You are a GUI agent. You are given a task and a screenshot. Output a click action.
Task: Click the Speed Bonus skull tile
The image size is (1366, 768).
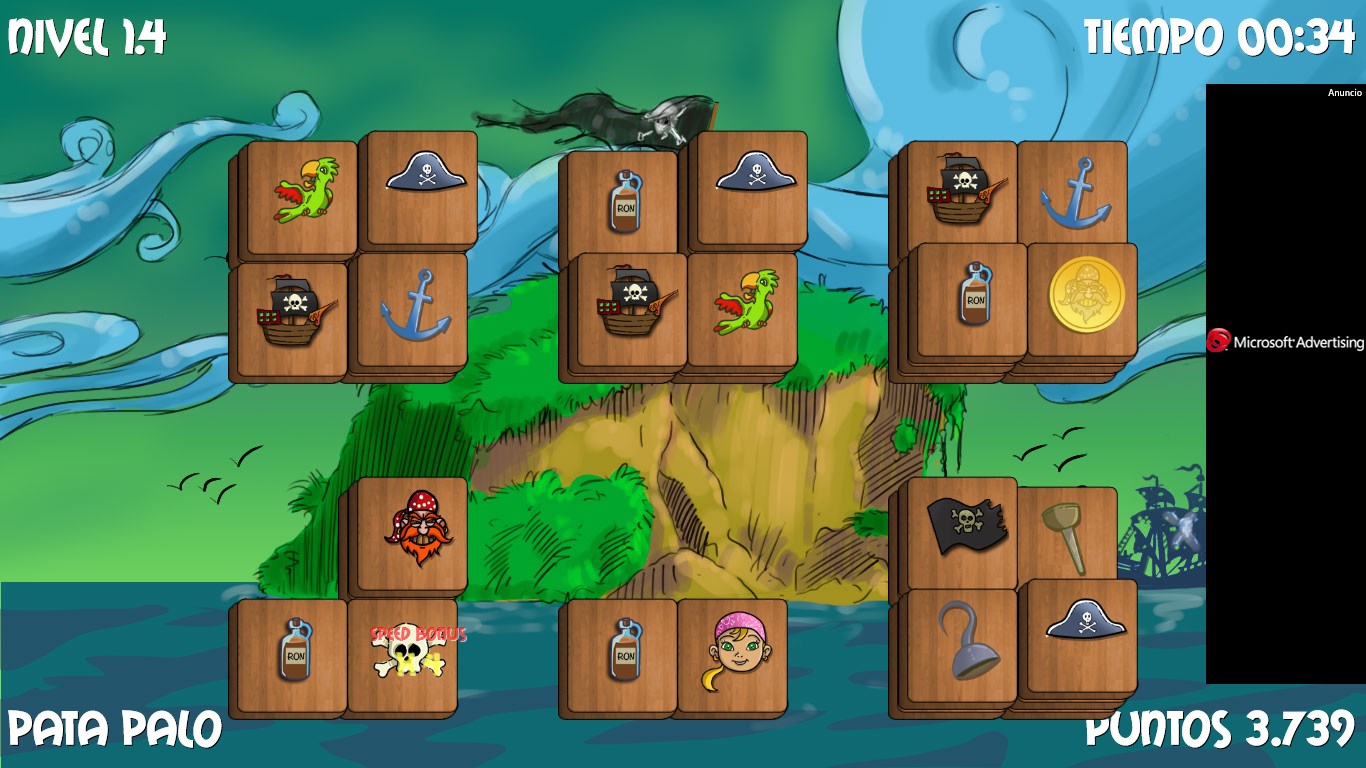(406, 653)
